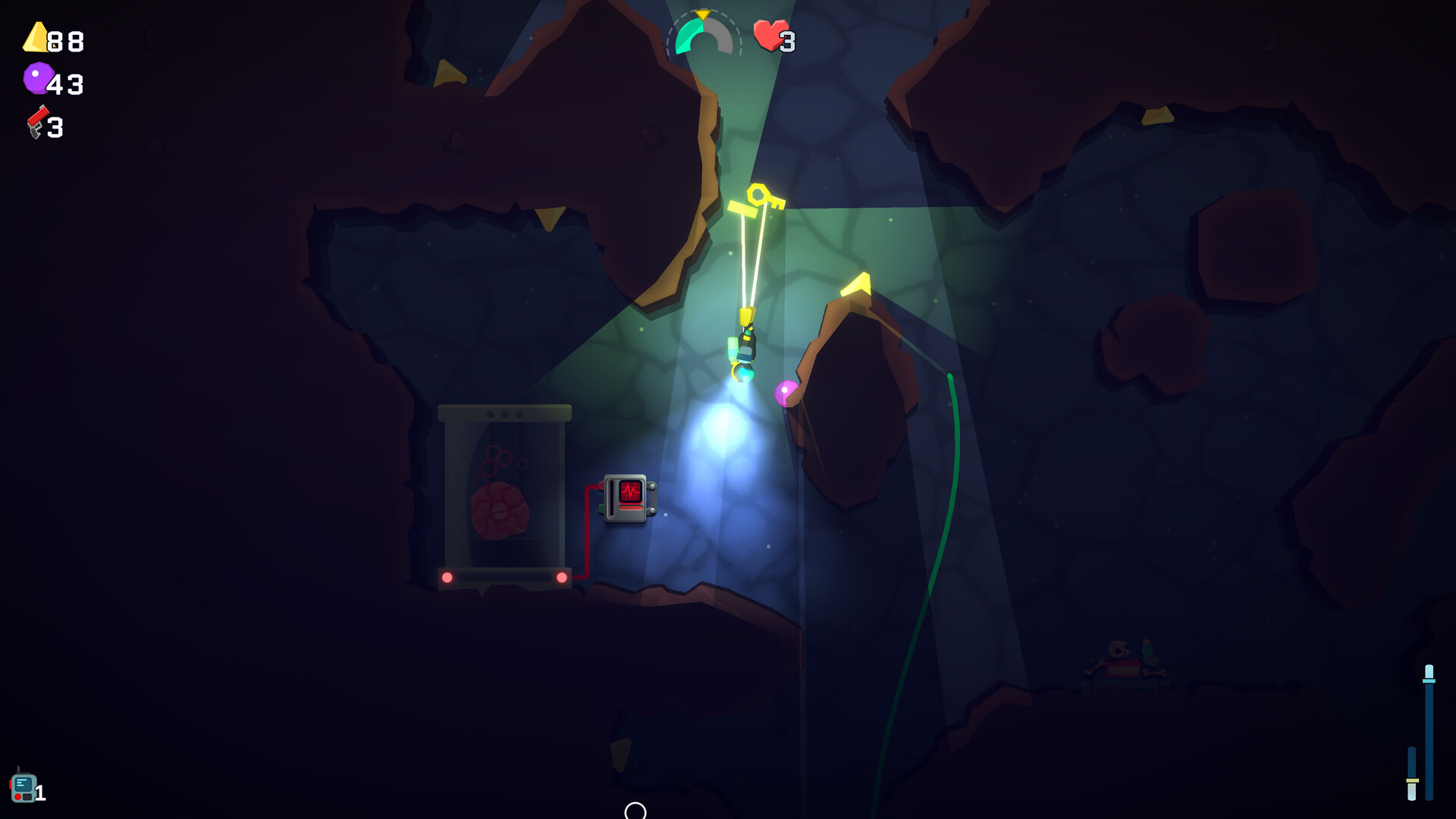This screenshot has height=819, width=1456.
Task: Pick up the pink orb beside the miner
Action: click(x=786, y=389)
